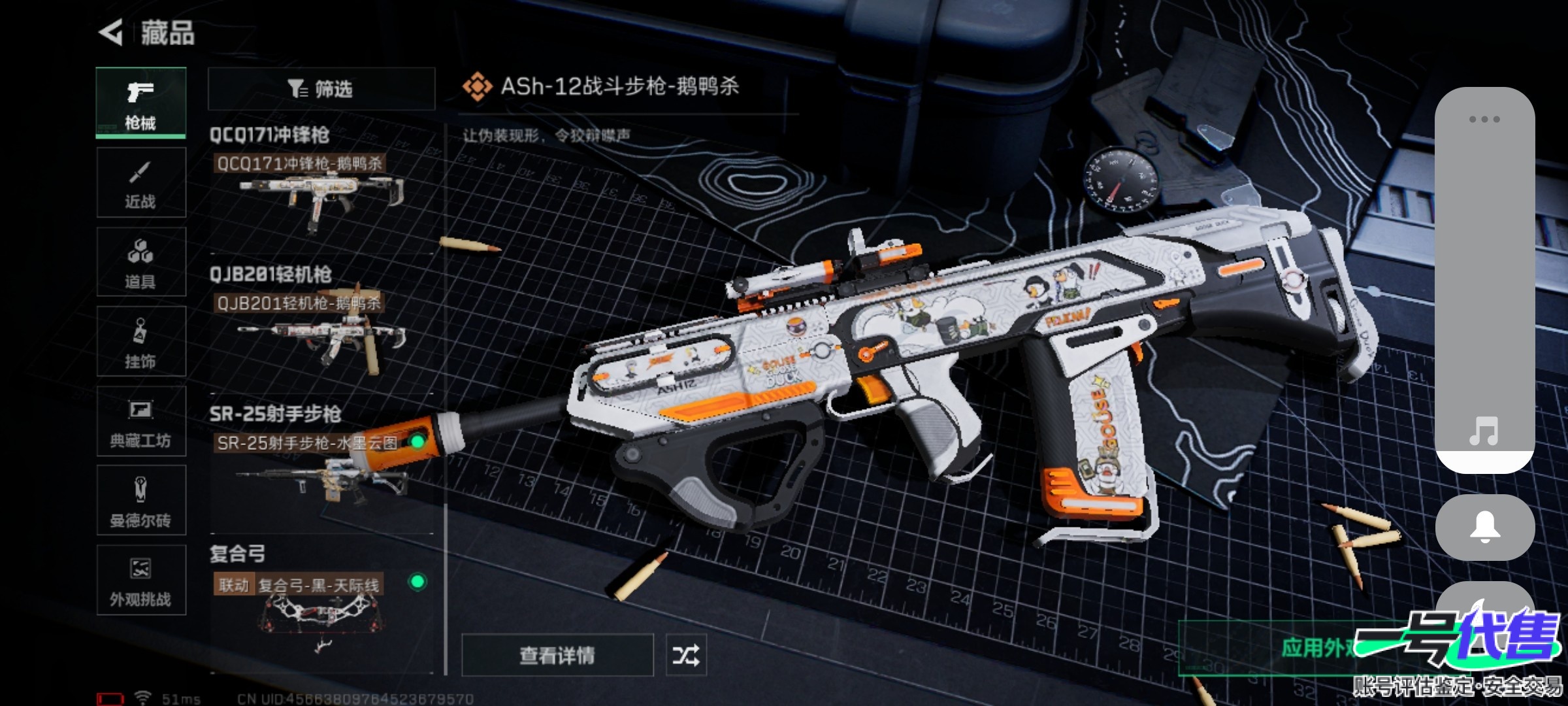The height and width of the screenshot is (706, 1568).
Task: Switch to the 曼德尔砖 tab
Action: [140, 501]
